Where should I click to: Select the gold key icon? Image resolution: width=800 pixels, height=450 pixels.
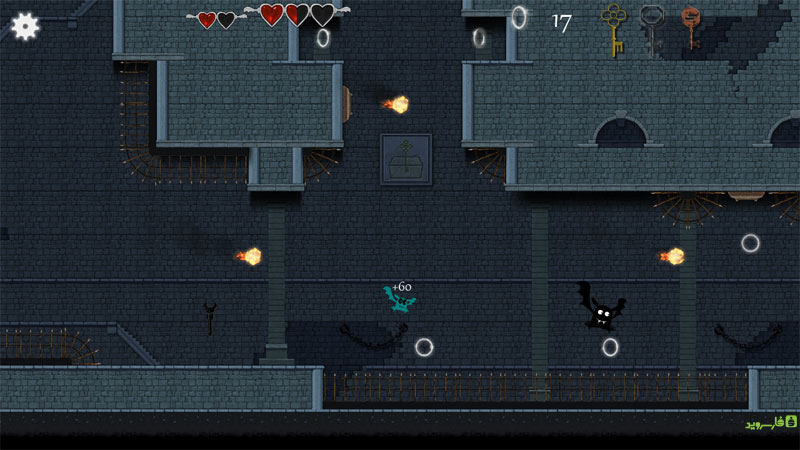pyautogui.click(x=612, y=29)
